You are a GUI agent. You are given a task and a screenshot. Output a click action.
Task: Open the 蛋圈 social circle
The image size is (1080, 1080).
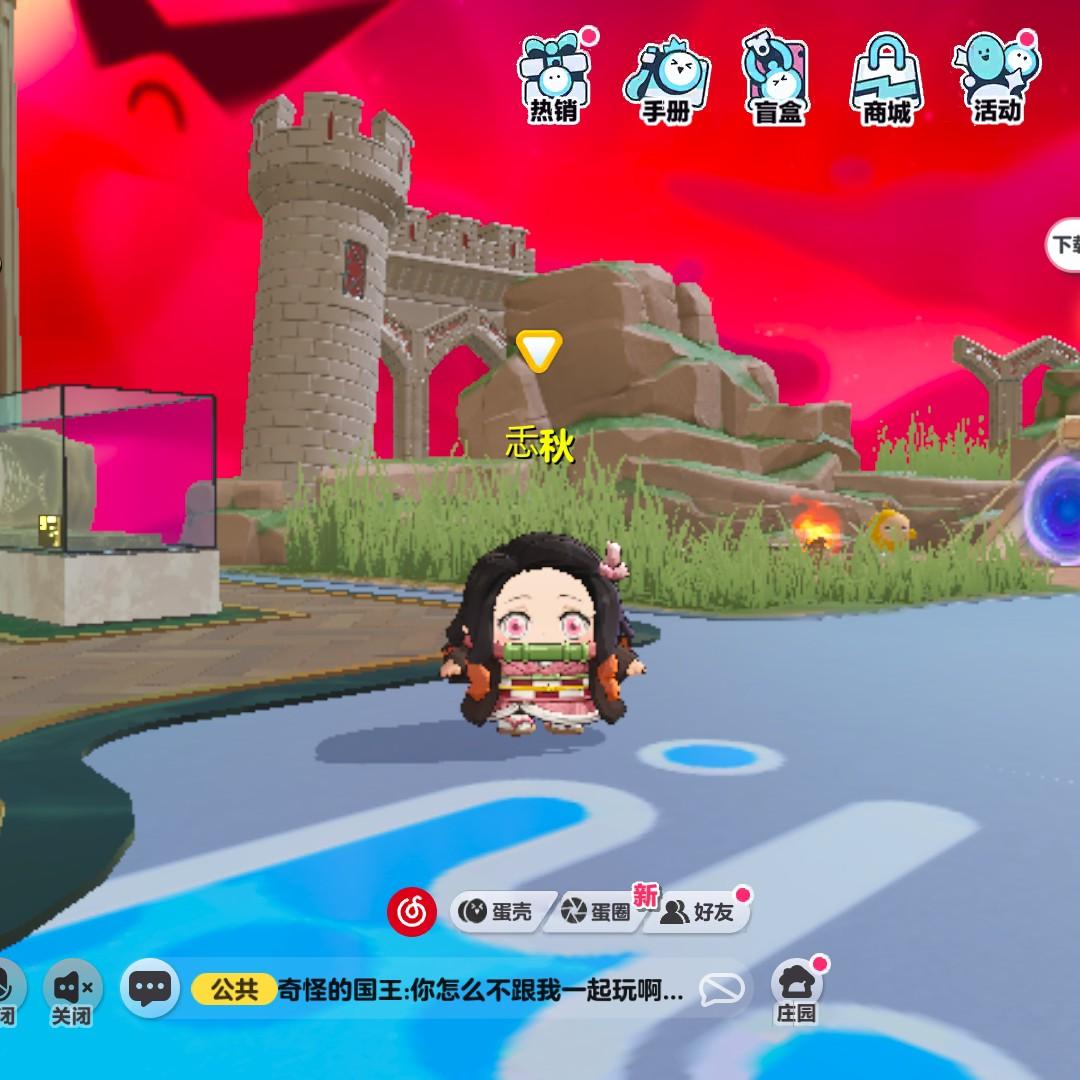point(596,912)
